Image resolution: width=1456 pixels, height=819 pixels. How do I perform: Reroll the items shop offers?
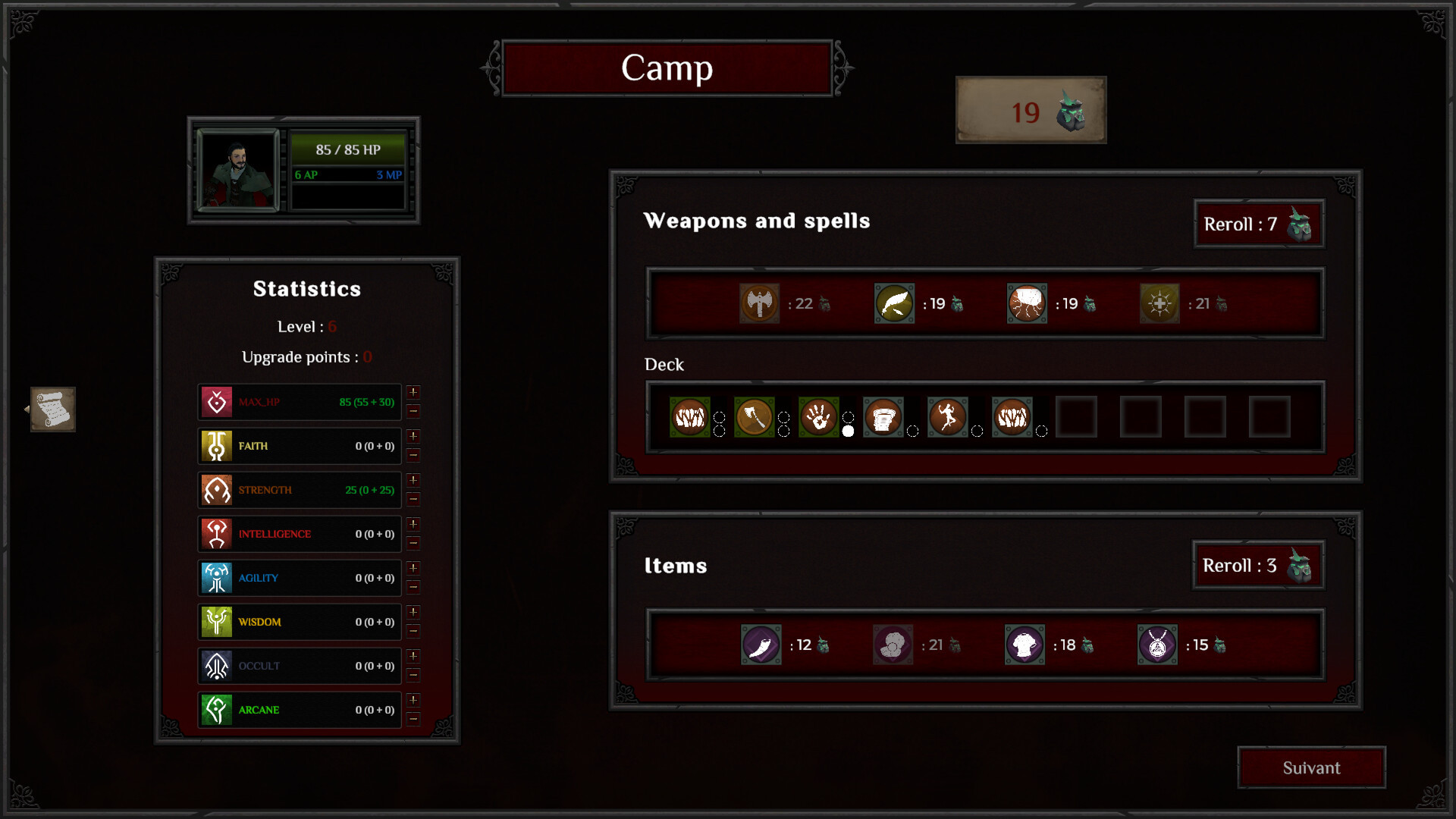1258,565
